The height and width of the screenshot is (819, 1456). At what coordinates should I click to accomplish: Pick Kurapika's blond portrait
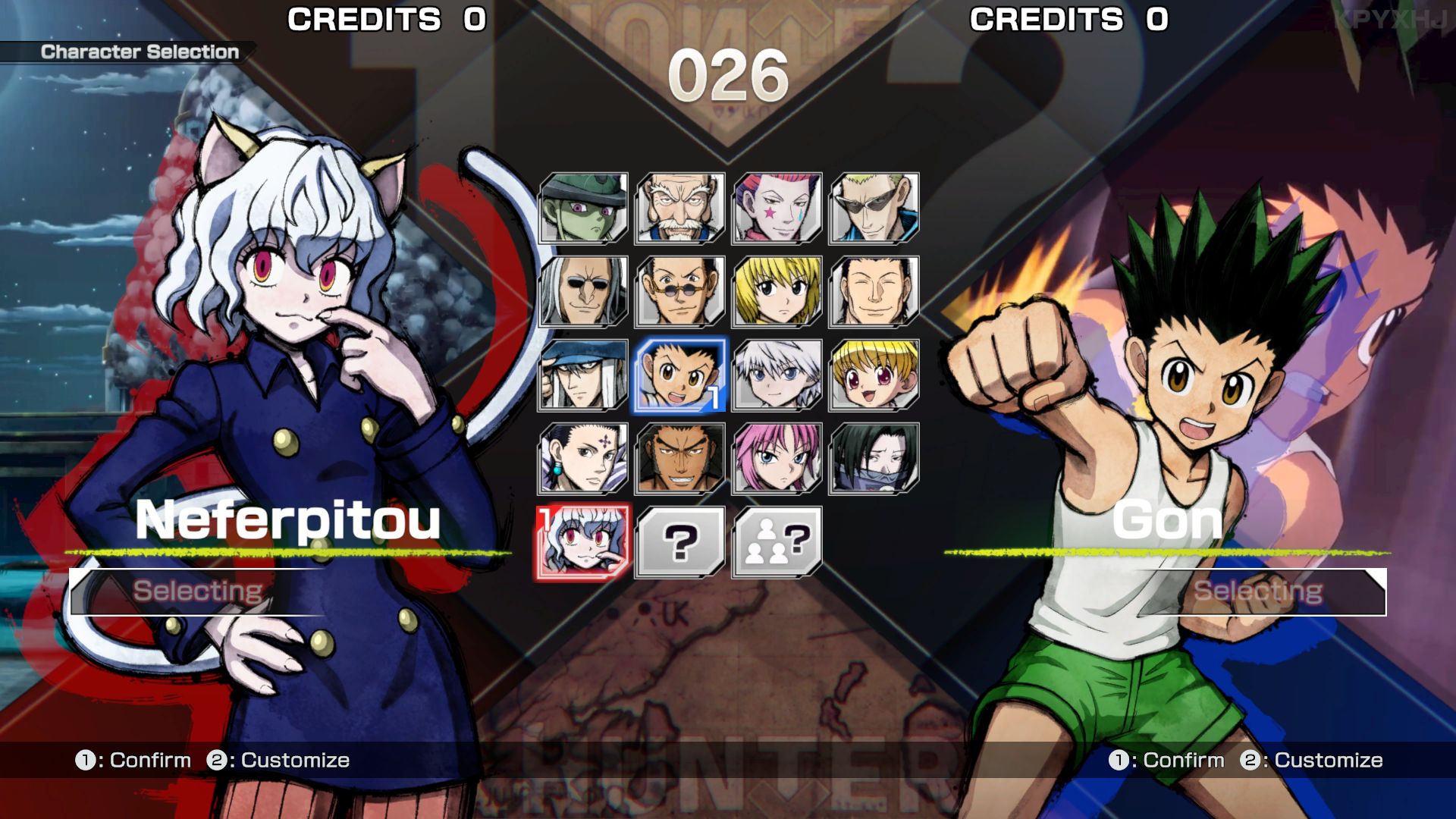777,291
